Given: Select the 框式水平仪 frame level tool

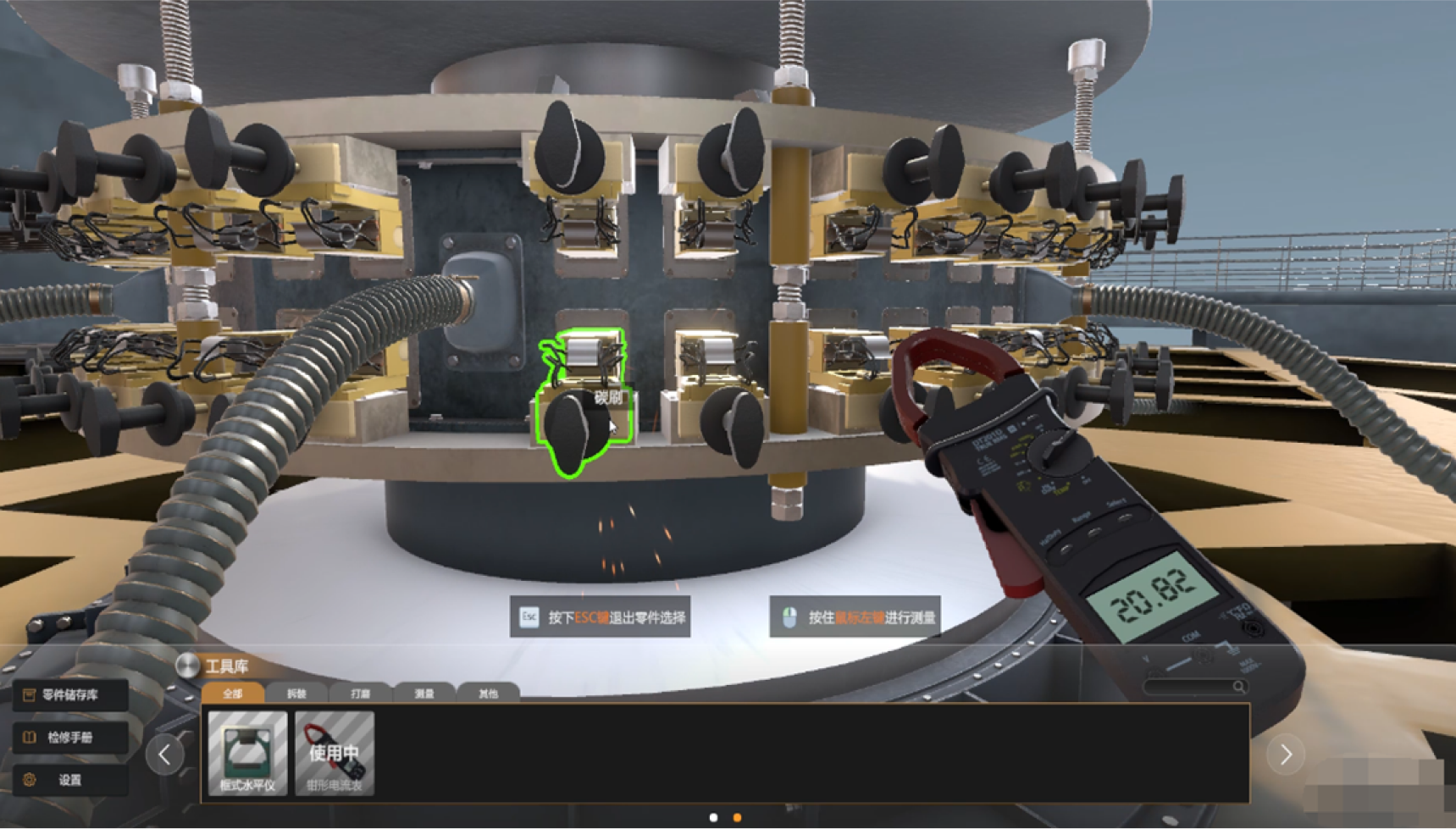Looking at the screenshot, I should tap(247, 753).
